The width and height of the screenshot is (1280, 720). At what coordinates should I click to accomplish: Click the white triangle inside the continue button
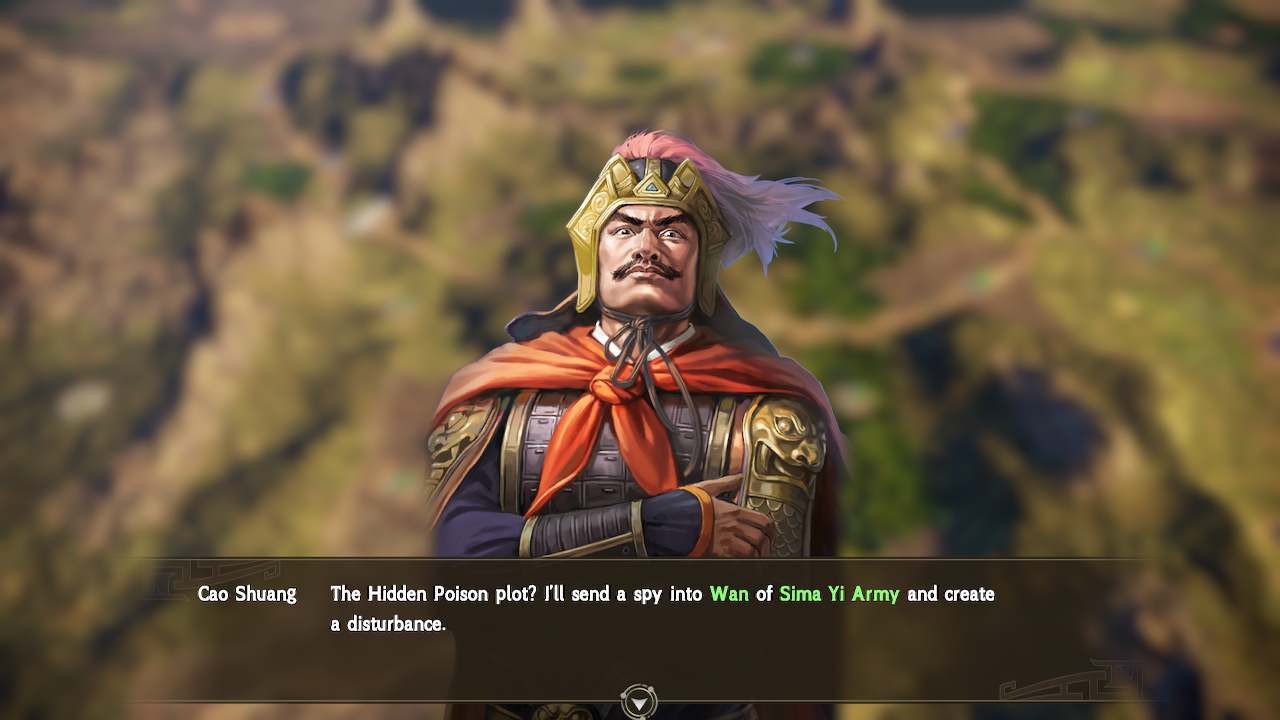640,701
